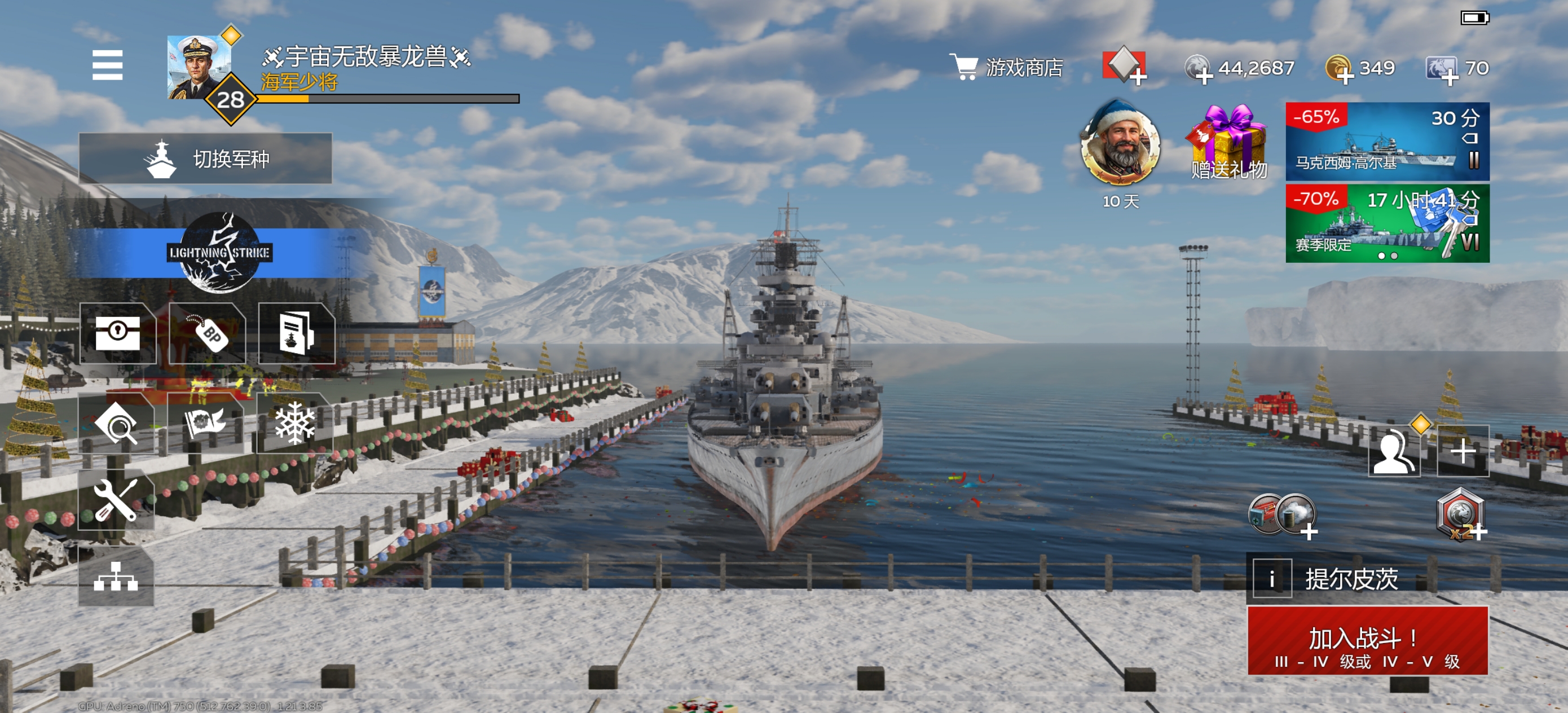This screenshot has width=1568, height=713.
Task: Open the wrench and screwdriver upgrades
Action: 116,500
